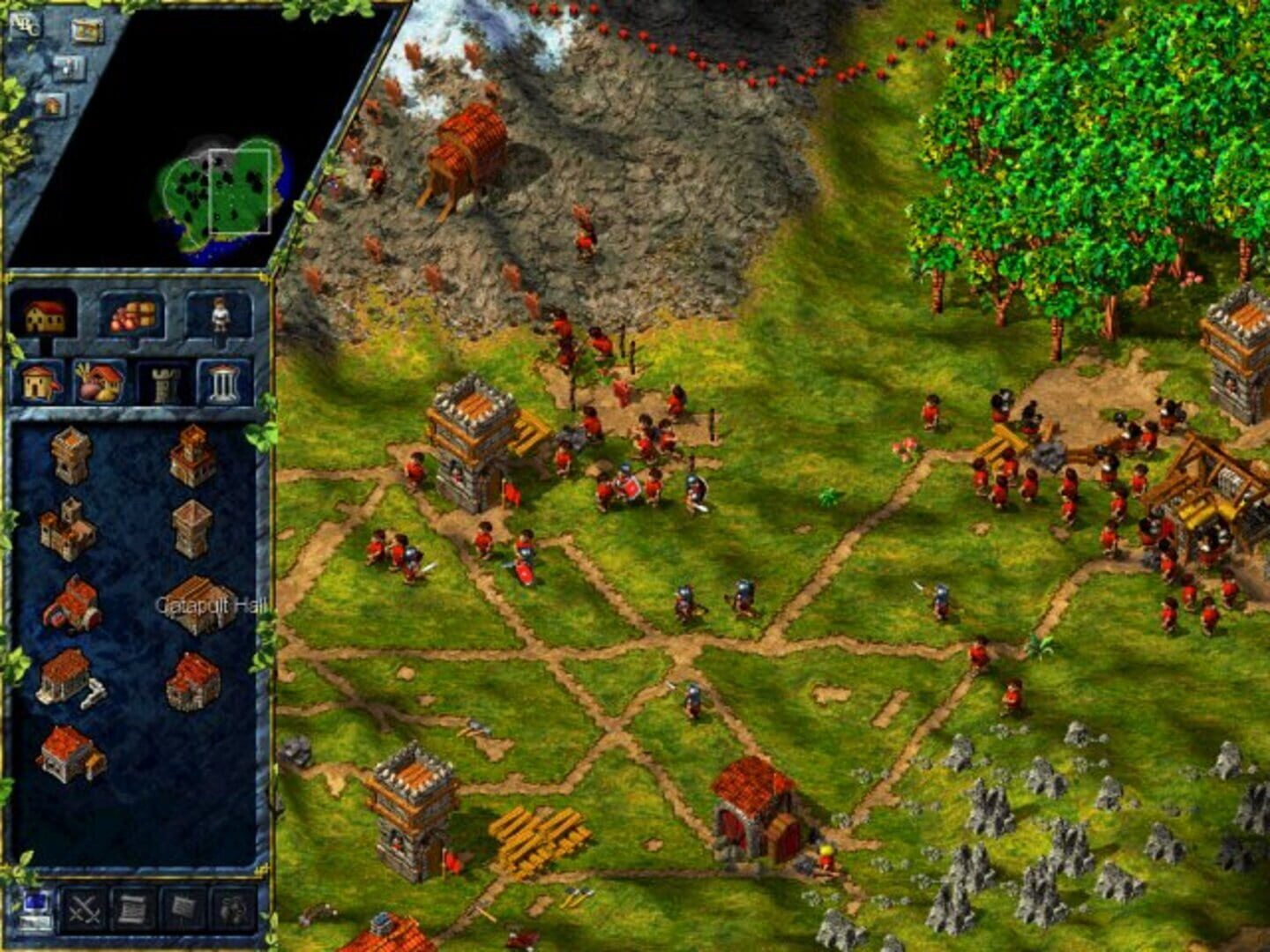Click the monitor system menu button
Image resolution: width=1270 pixels, height=952 pixels.
pyautogui.click(x=35, y=911)
